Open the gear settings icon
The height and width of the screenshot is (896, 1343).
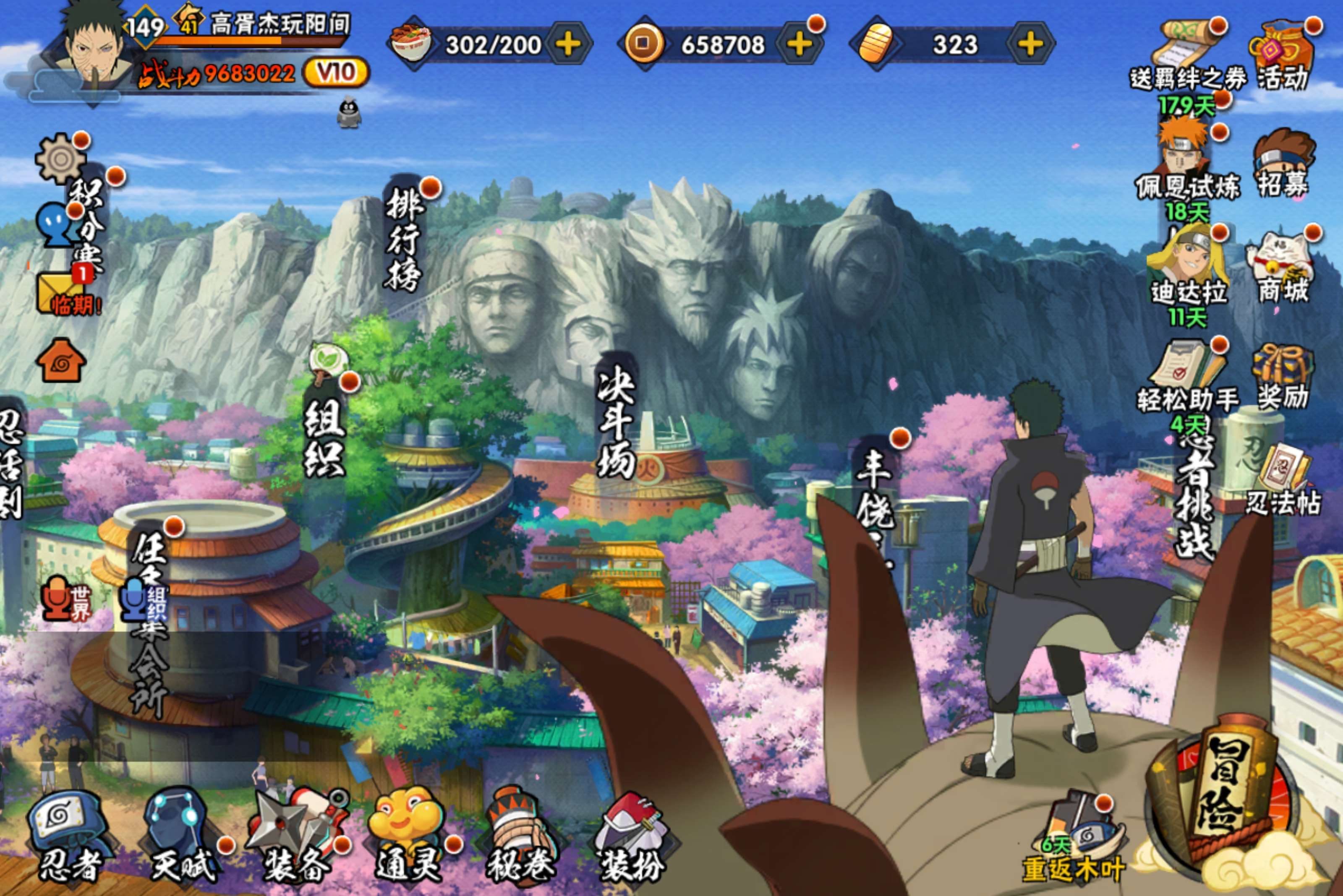(60, 159)
